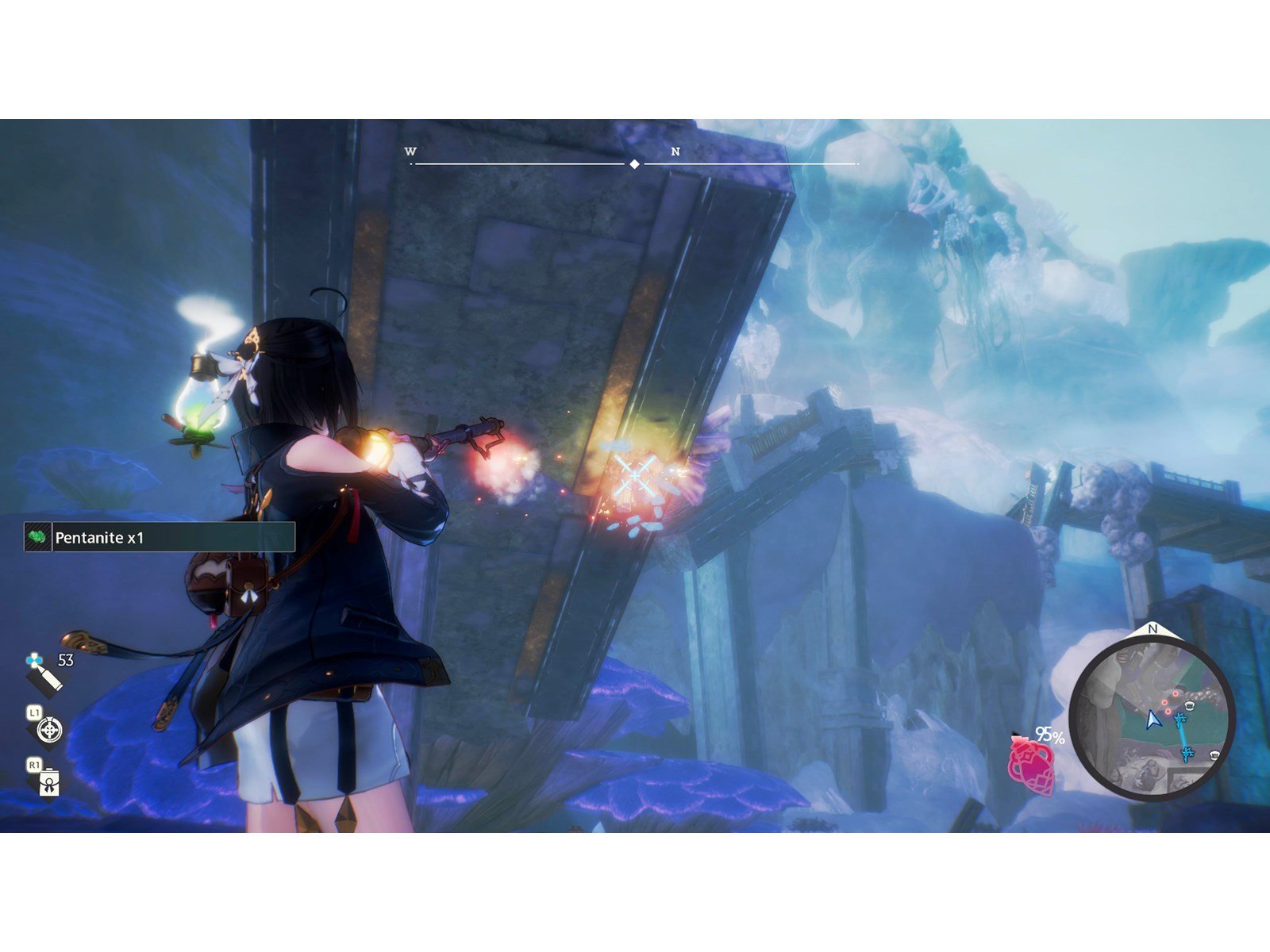
Task: Open the R1 item pouch icon
Action: pyautogui.click(x=49, y=784)
